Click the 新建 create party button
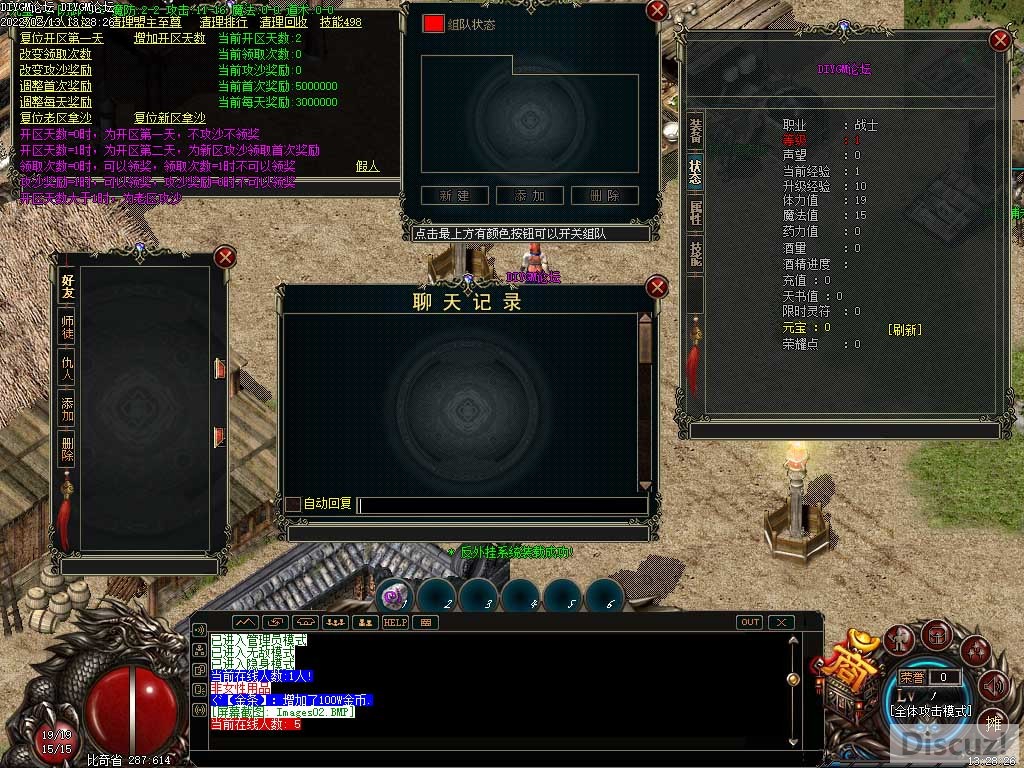1024x768 pixels. click(x=454, y=196)
